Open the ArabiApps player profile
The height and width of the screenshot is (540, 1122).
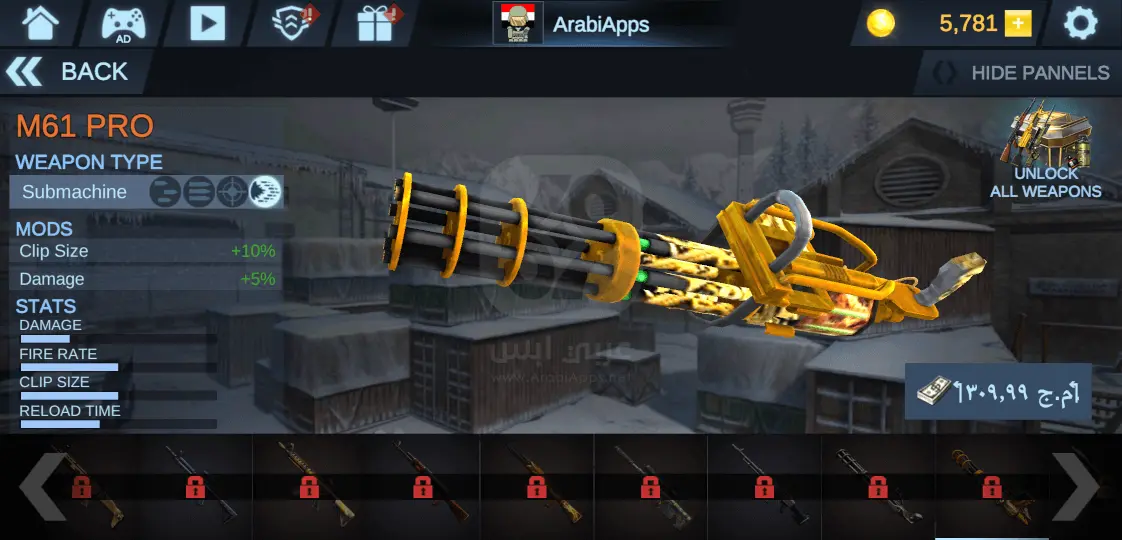[573, 24]
